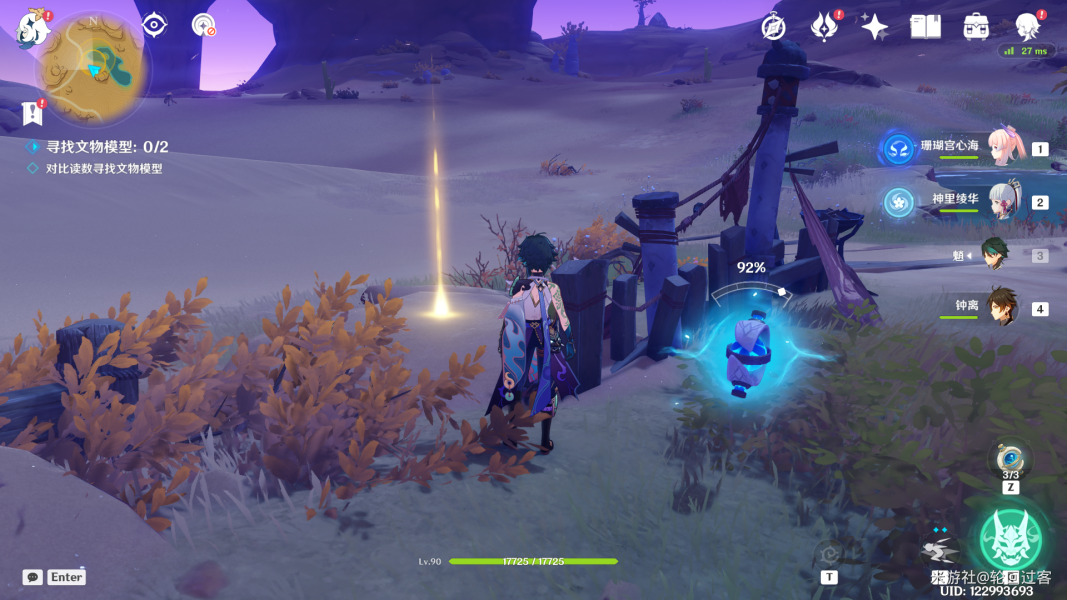Screen dimensions: 1067x600
Task: Open the inventory backpack icon
Action: click(x=976, y=27)
